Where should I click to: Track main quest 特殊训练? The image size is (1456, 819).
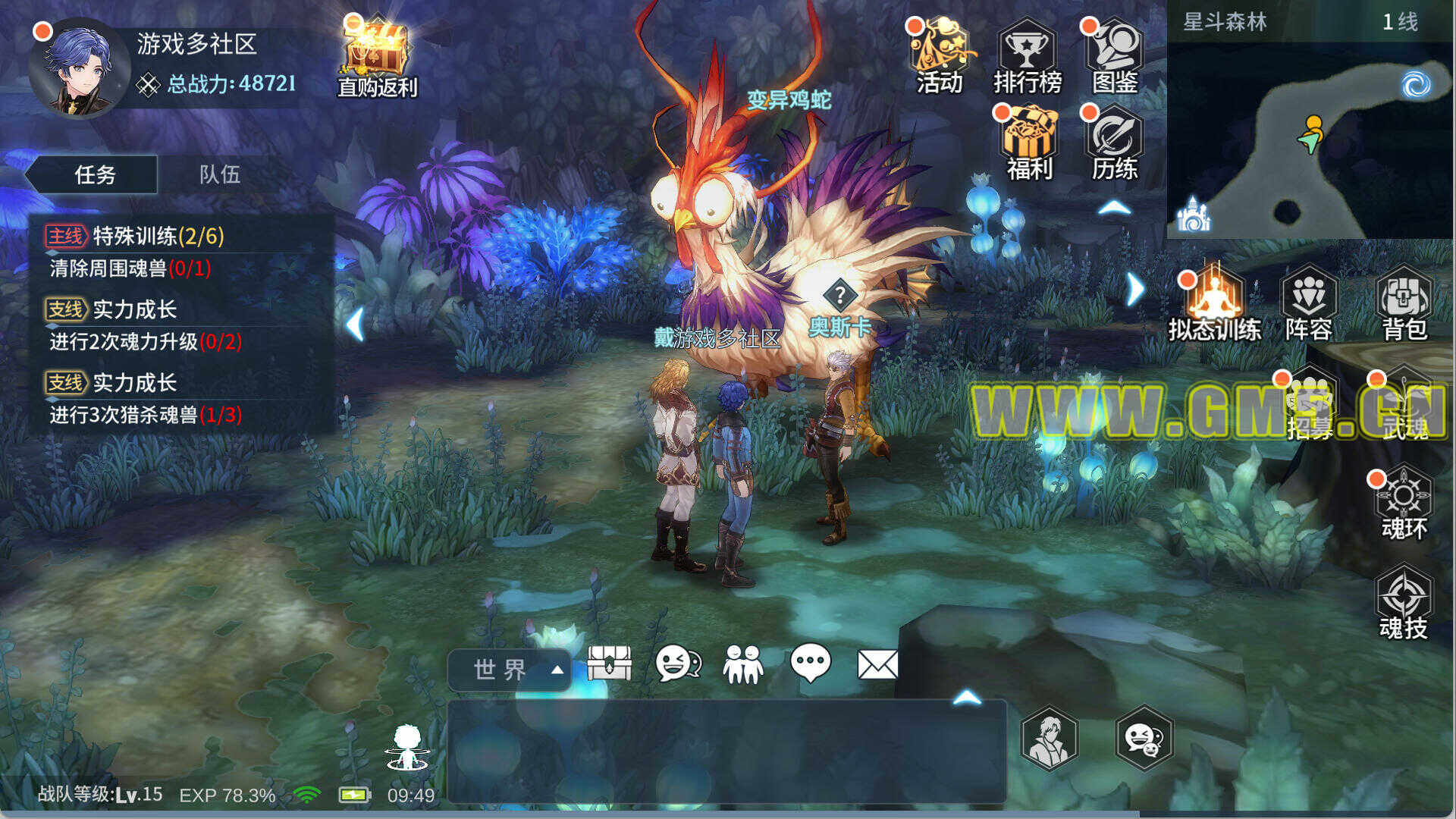pyautogui.click(x=159, y=237)
